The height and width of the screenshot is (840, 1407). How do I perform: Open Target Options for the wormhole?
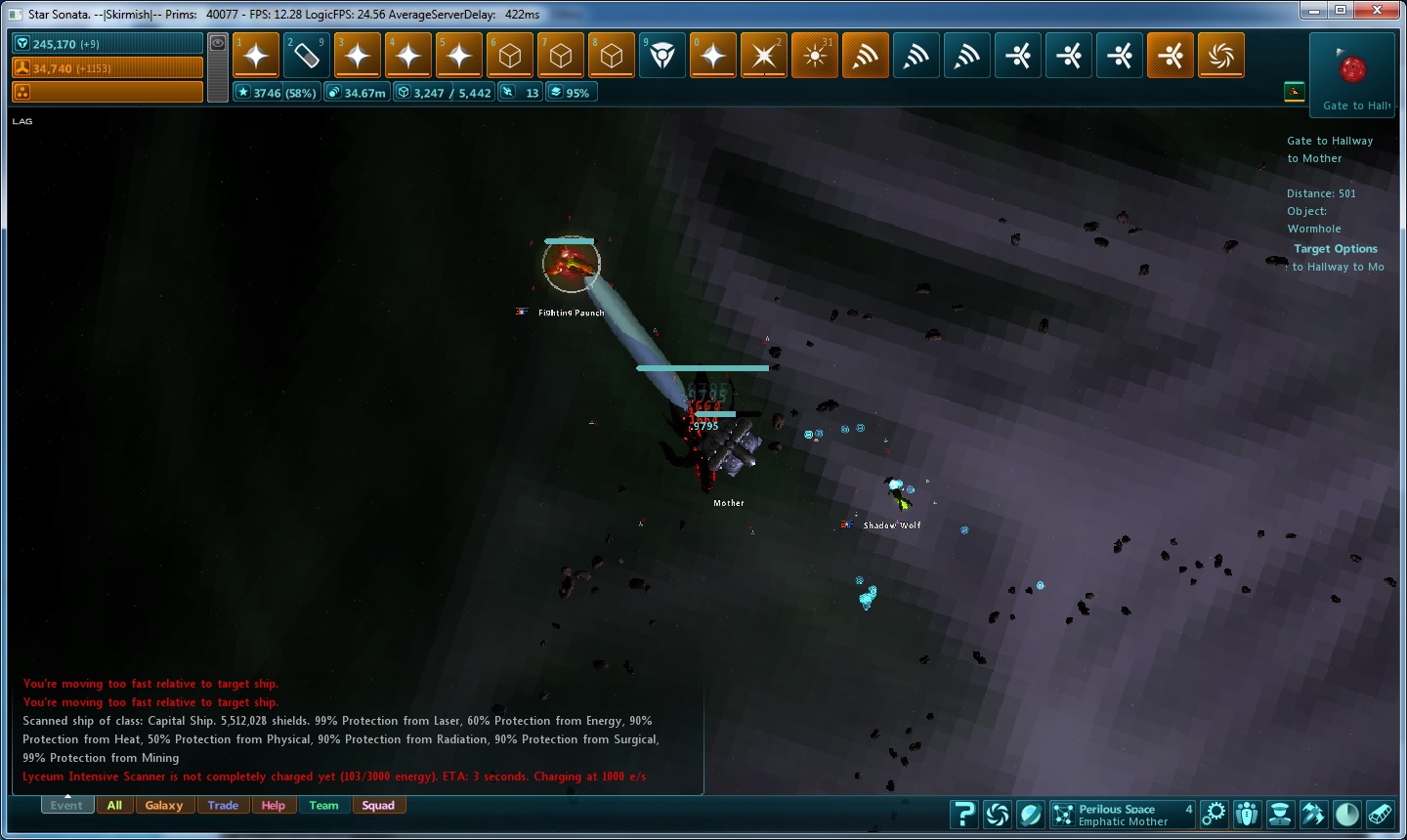click(x=1335, y=249)
